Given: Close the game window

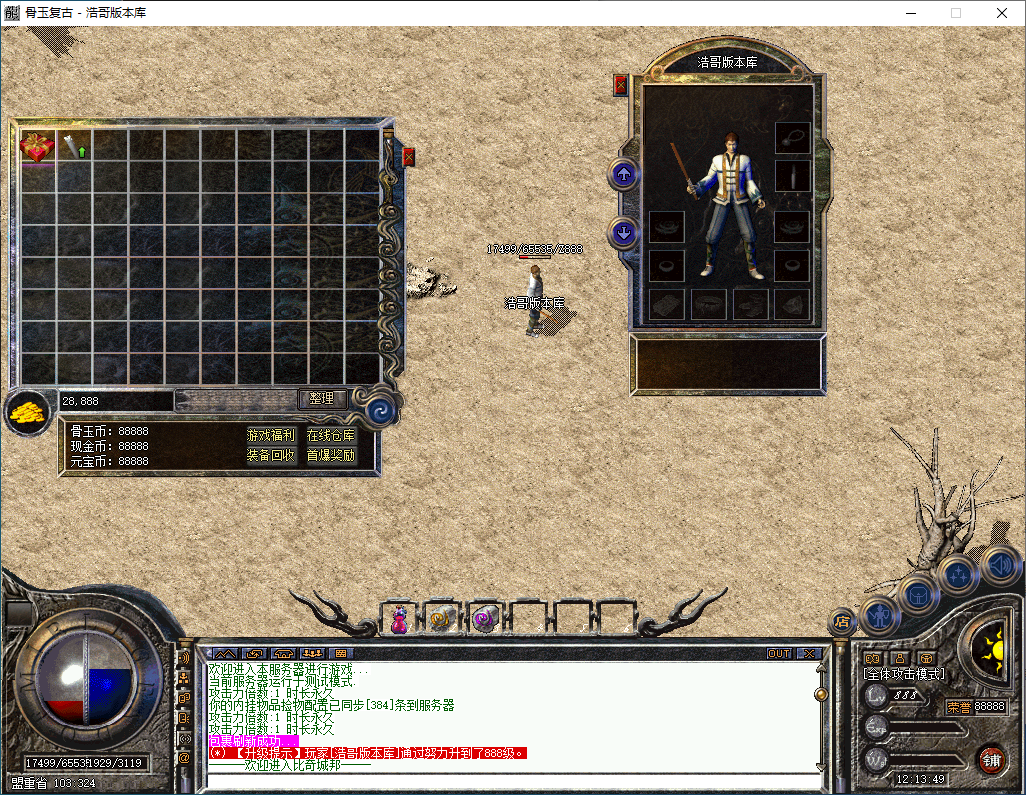Looking at the screenshot, I should pyautogui.click(x=1002, y=13).
